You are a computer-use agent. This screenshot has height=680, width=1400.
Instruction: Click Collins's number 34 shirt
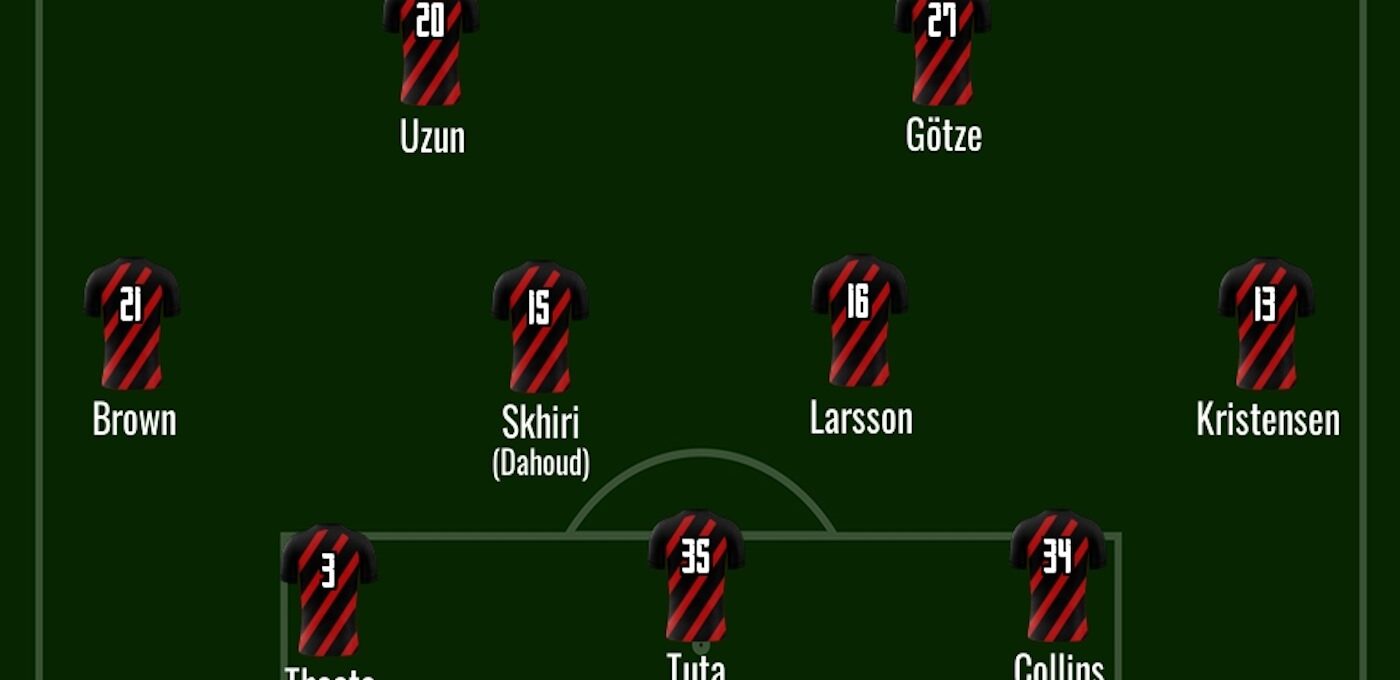click(1058, 577)
